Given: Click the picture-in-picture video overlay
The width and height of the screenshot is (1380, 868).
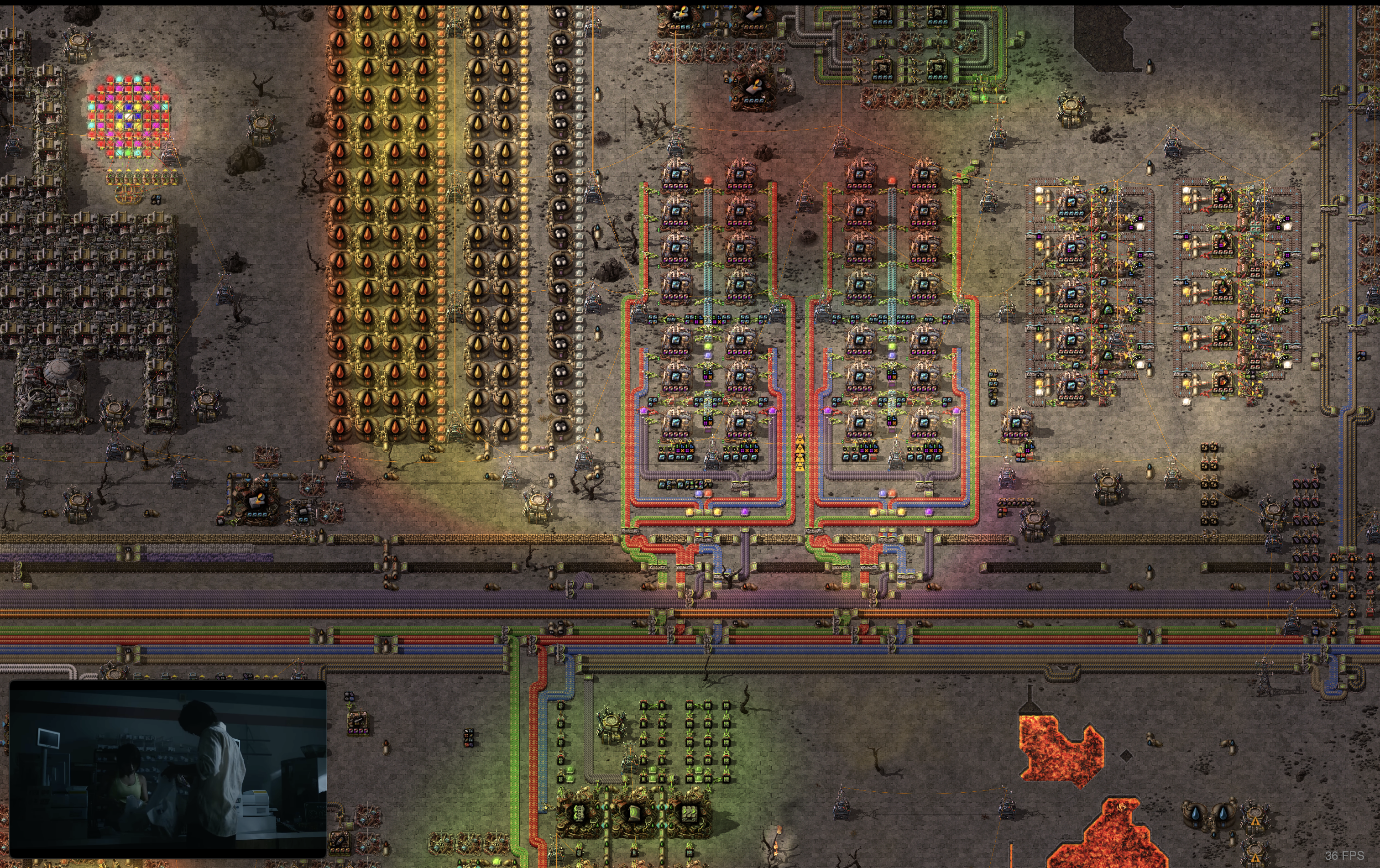Looking at the screenshot, I should click(168, 769).
